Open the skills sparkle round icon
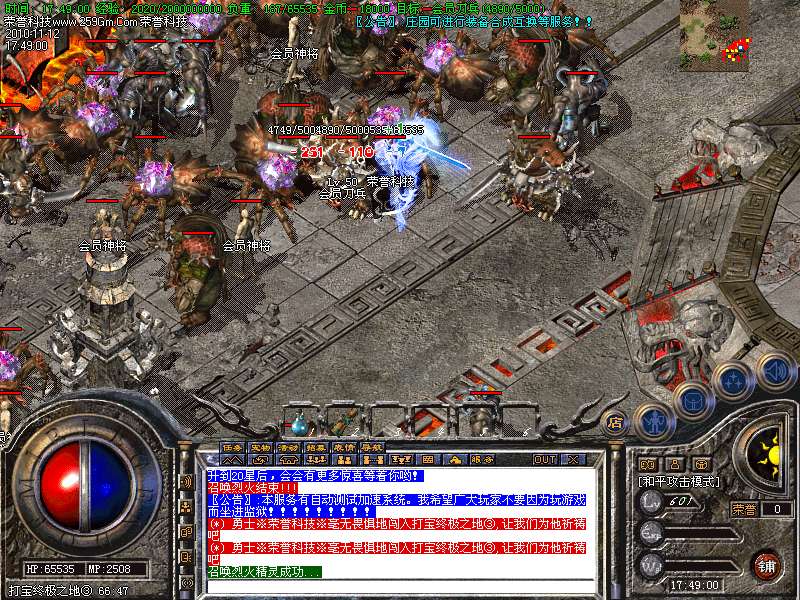800x600 pixels. pos(731,381)
